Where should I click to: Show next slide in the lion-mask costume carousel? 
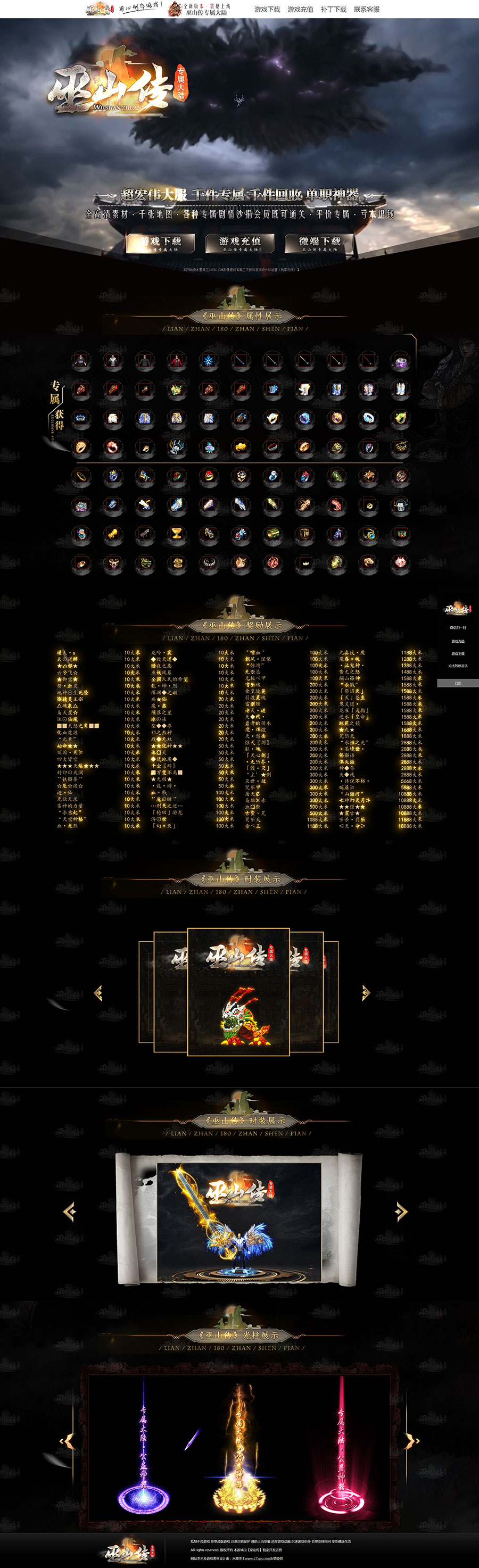tap(365, 993)
